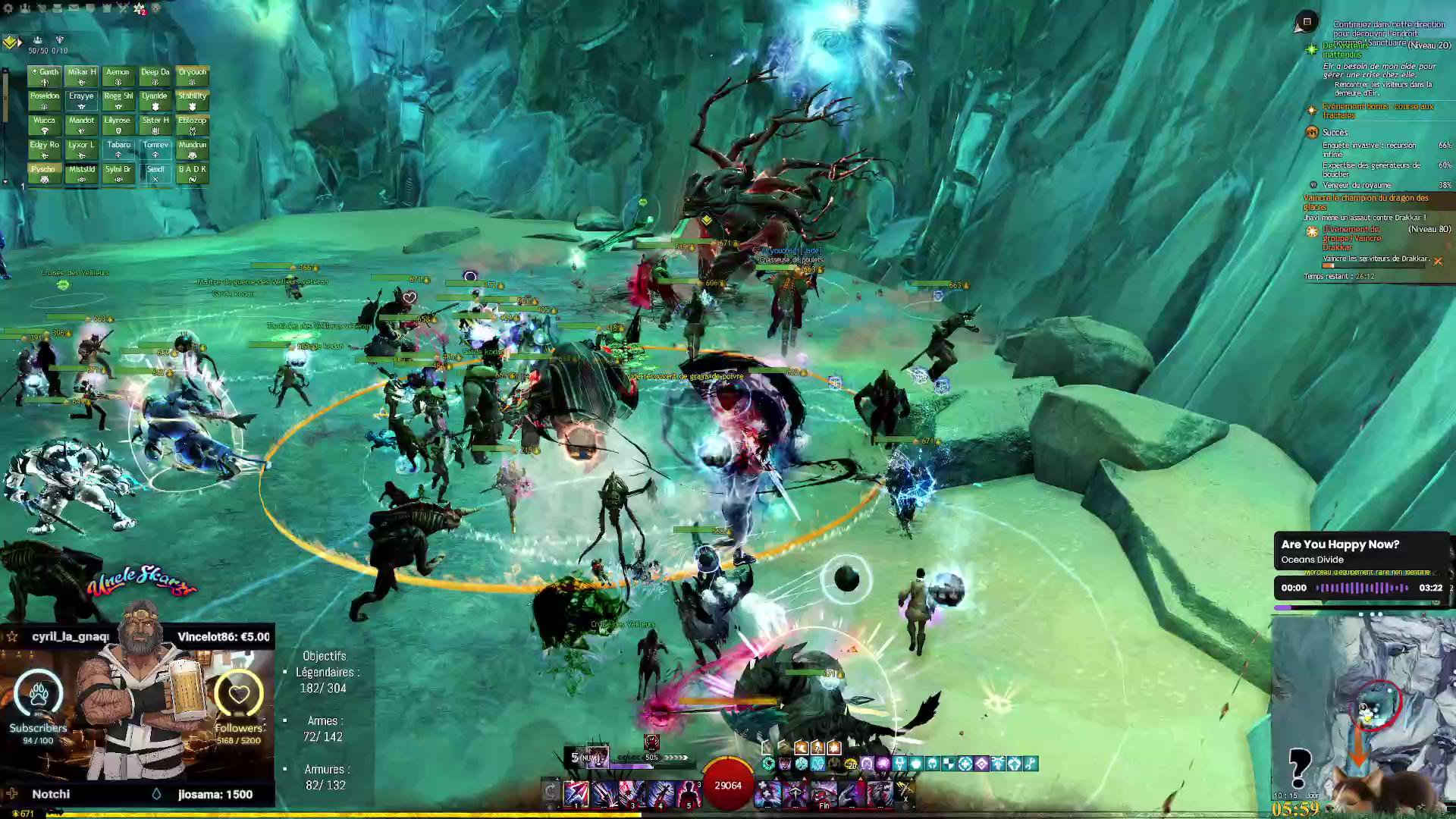Open the 'Des visiteurs inattendus' story objective
1456x819 pixels.
[1344, 50]
